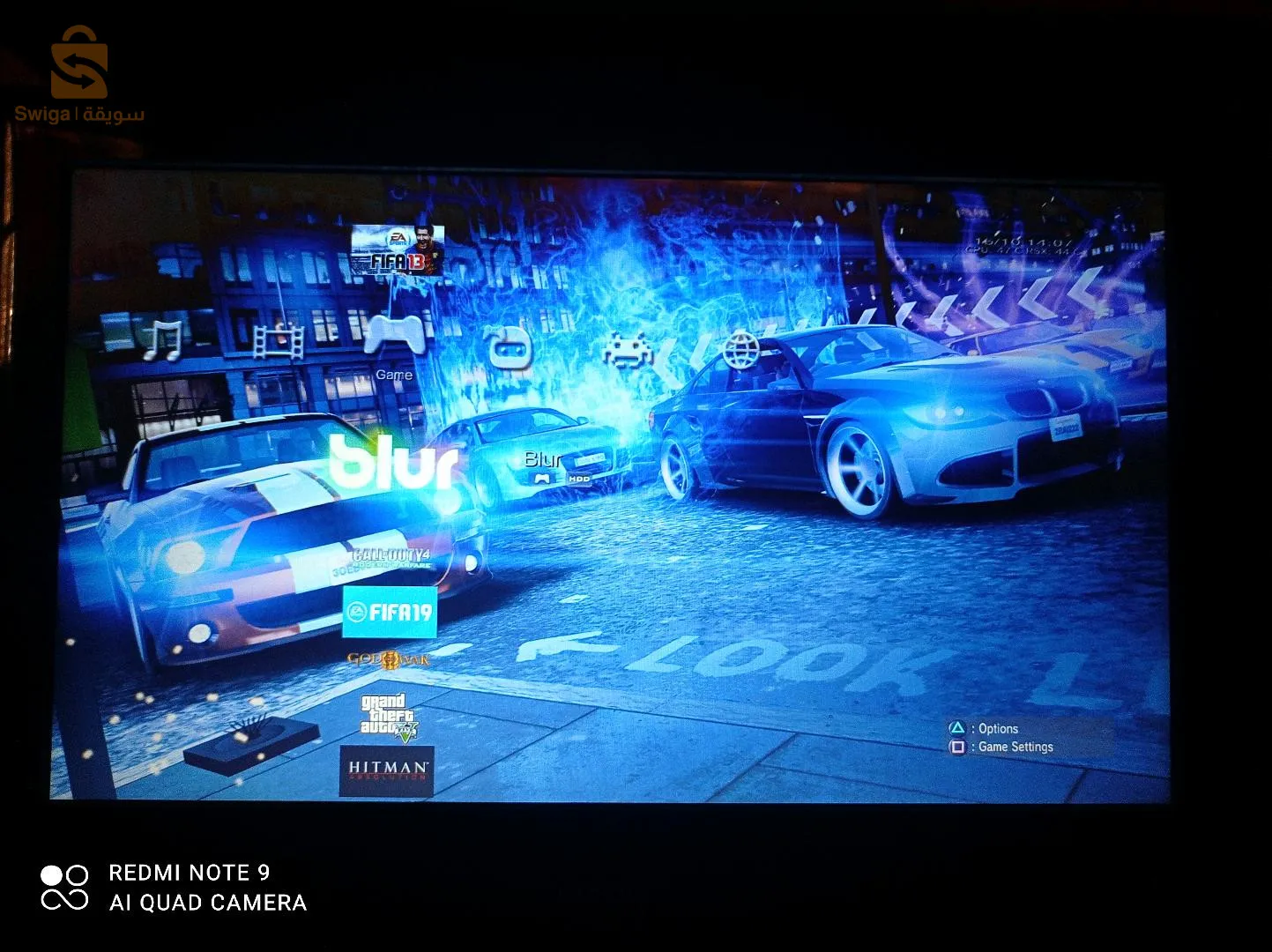Open the space invader category icon

pyautogui.click(x=628, y=349)
